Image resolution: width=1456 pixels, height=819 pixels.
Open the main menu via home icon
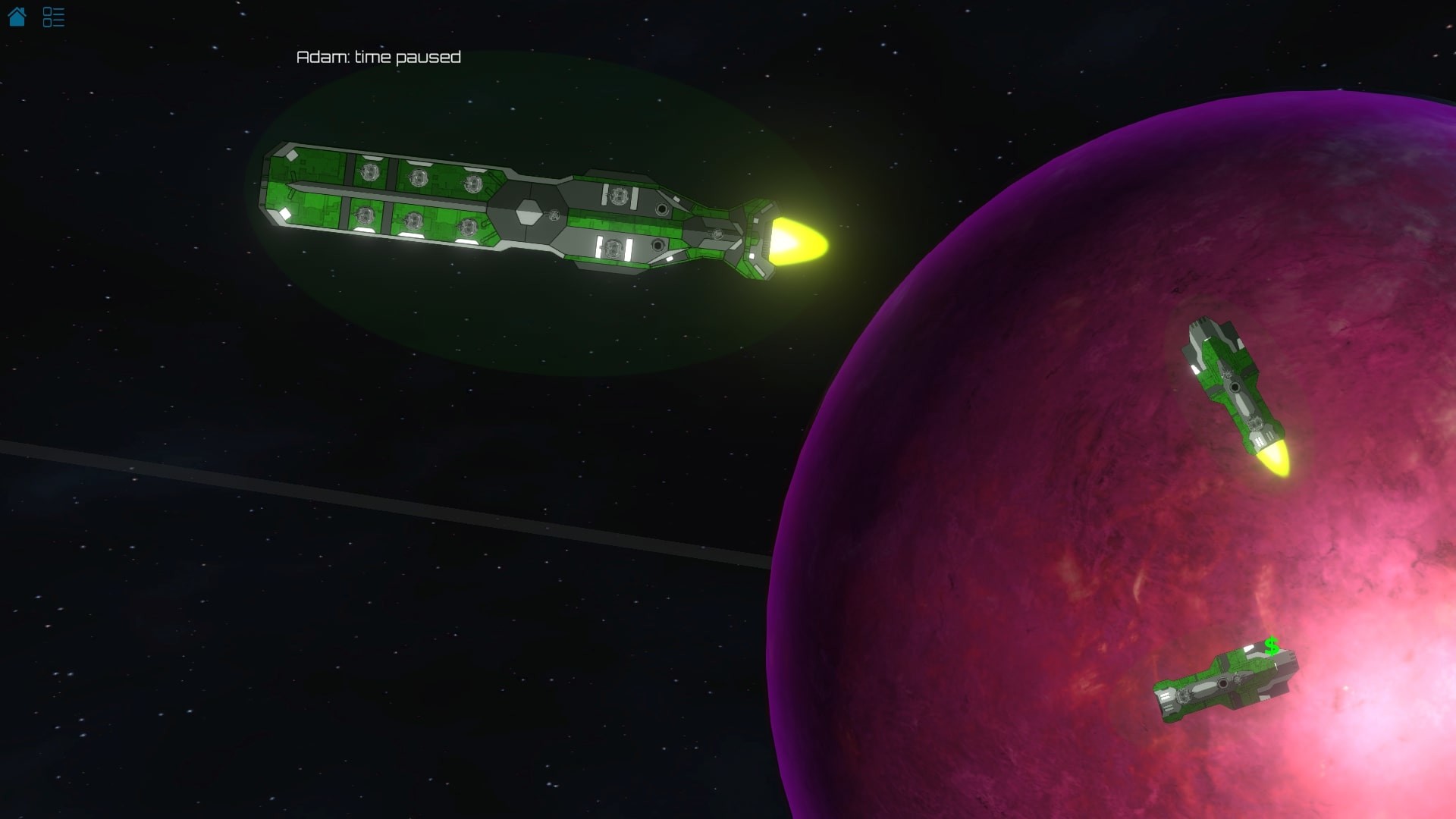17,17
